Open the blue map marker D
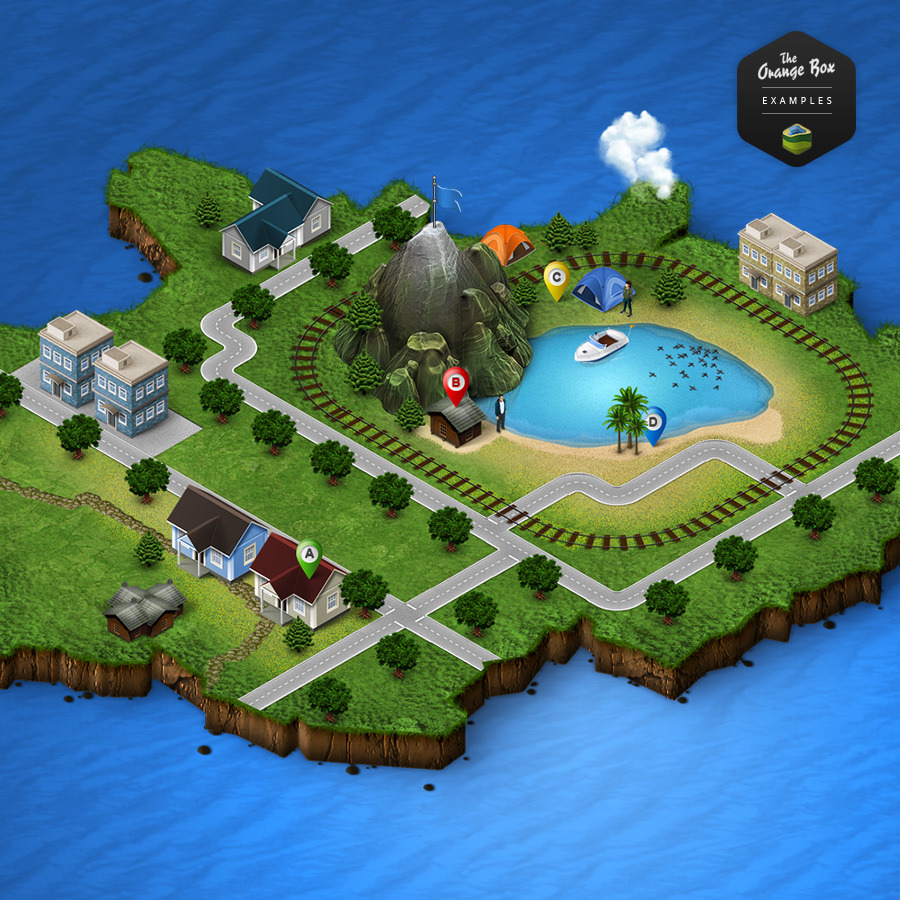 click(x=654, y=422)
